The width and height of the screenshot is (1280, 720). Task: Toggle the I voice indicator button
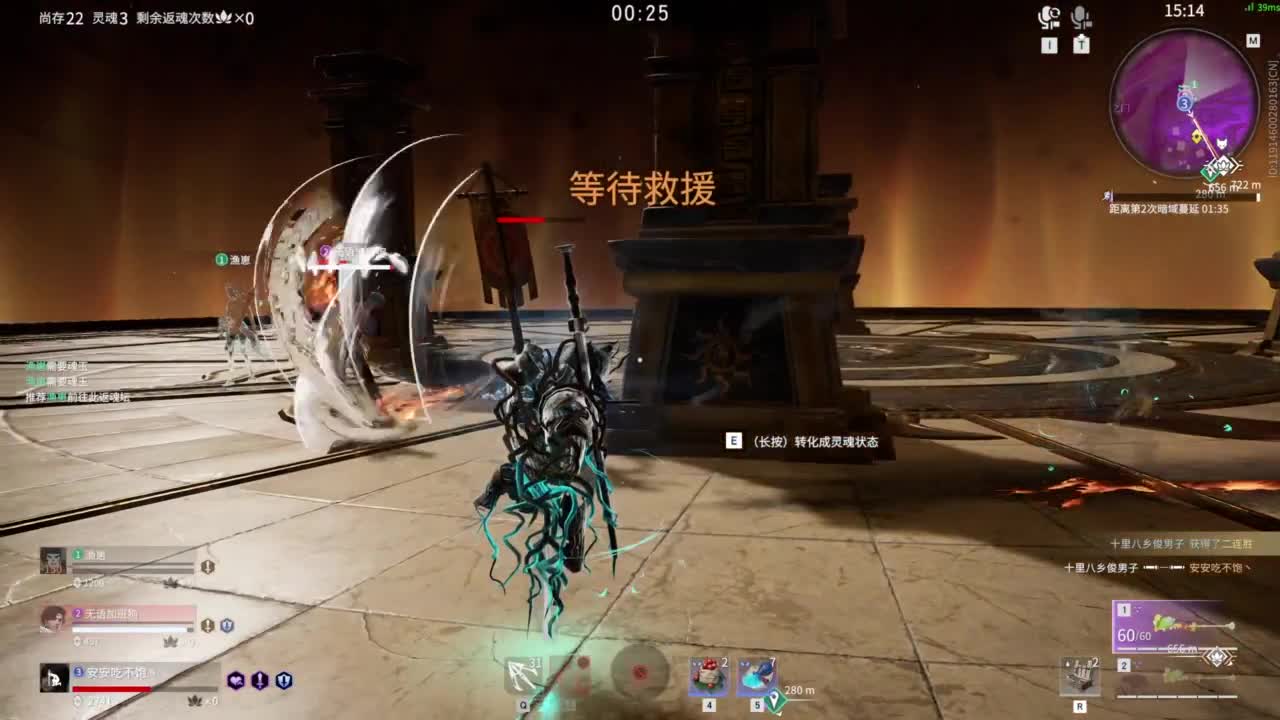coord(1050,44)
